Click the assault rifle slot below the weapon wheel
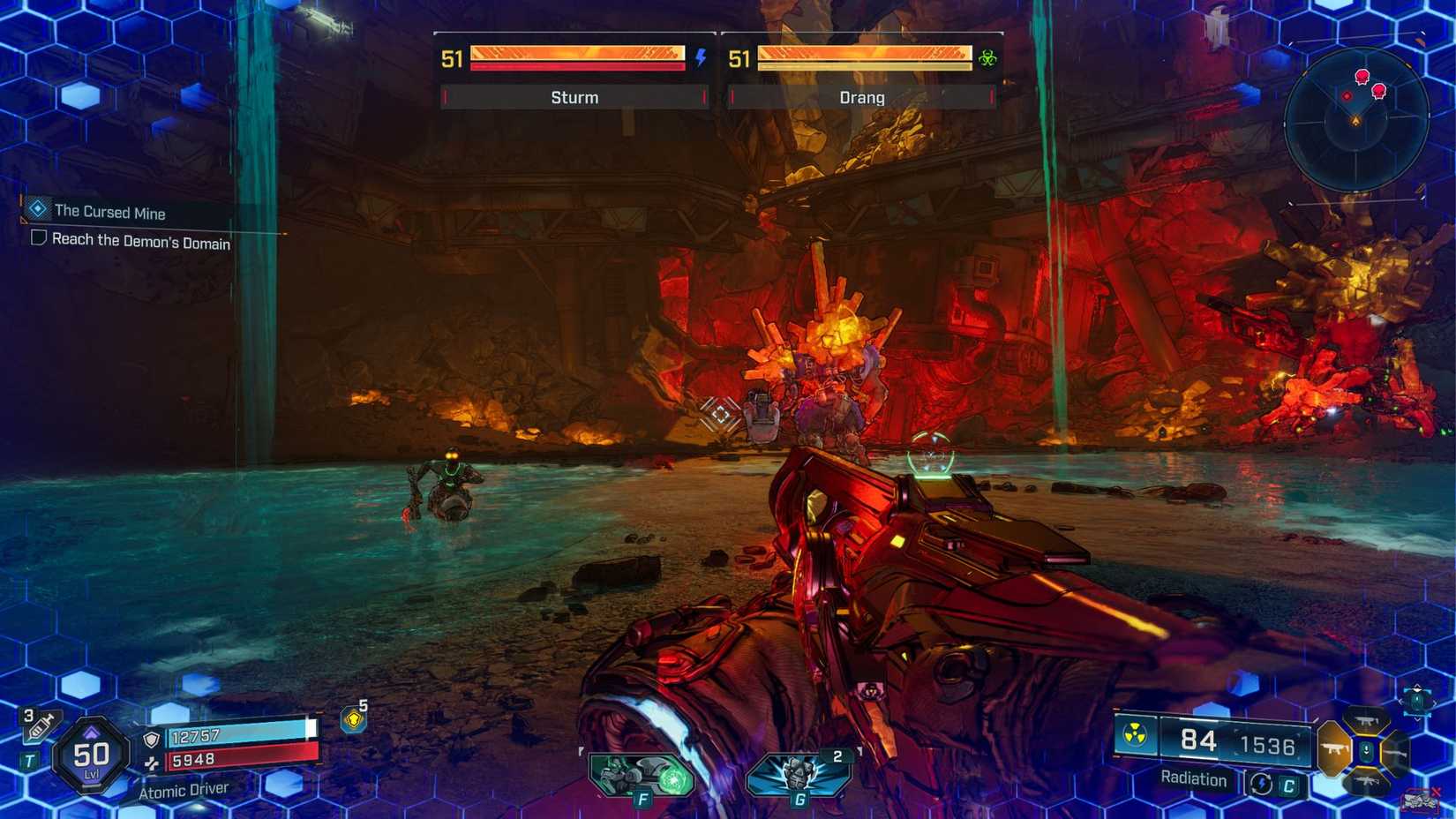Viewport: 1456px width, 819px height. (1367, 781)
